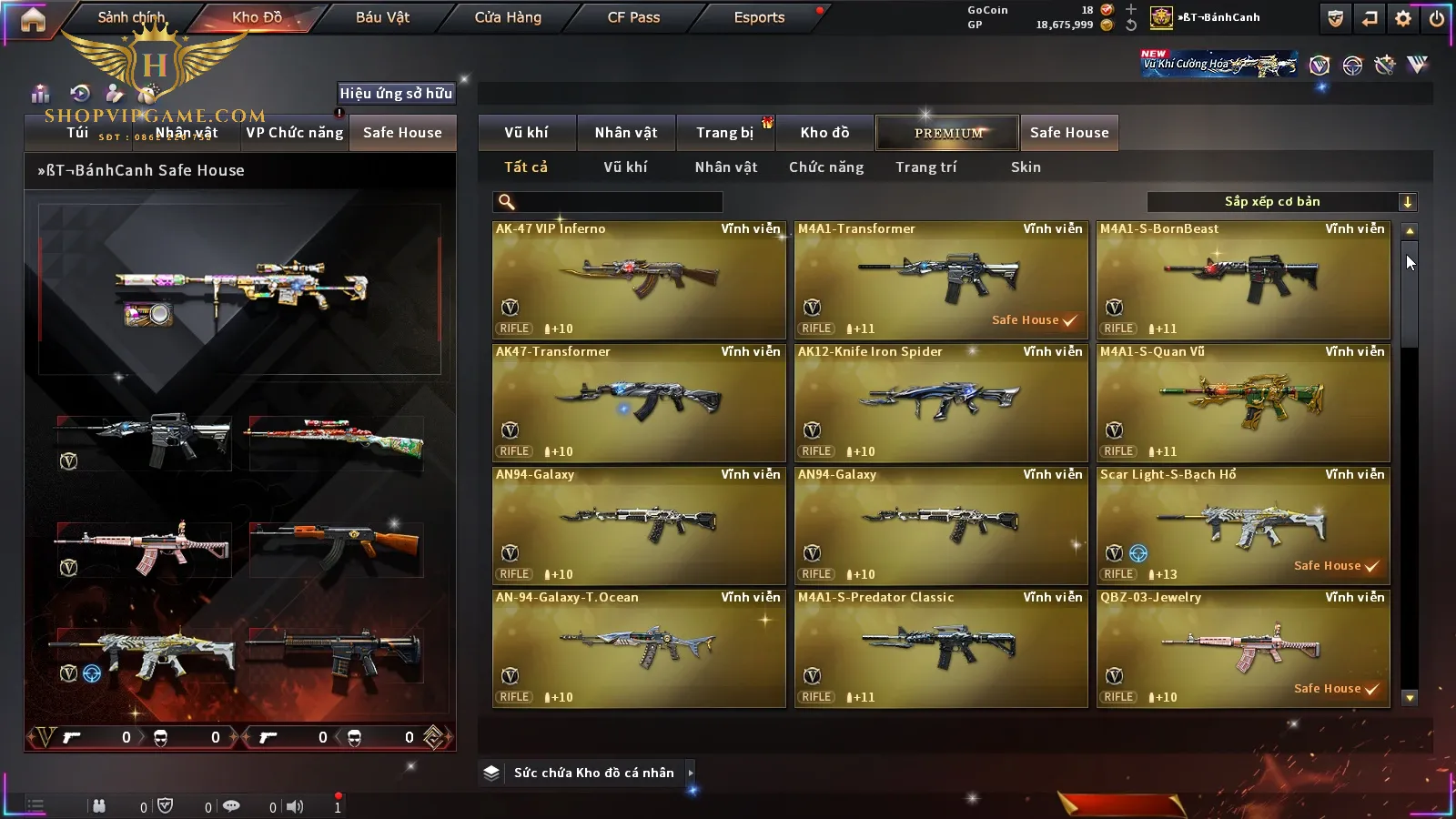Open the settings gear icon

(1403, 18)
